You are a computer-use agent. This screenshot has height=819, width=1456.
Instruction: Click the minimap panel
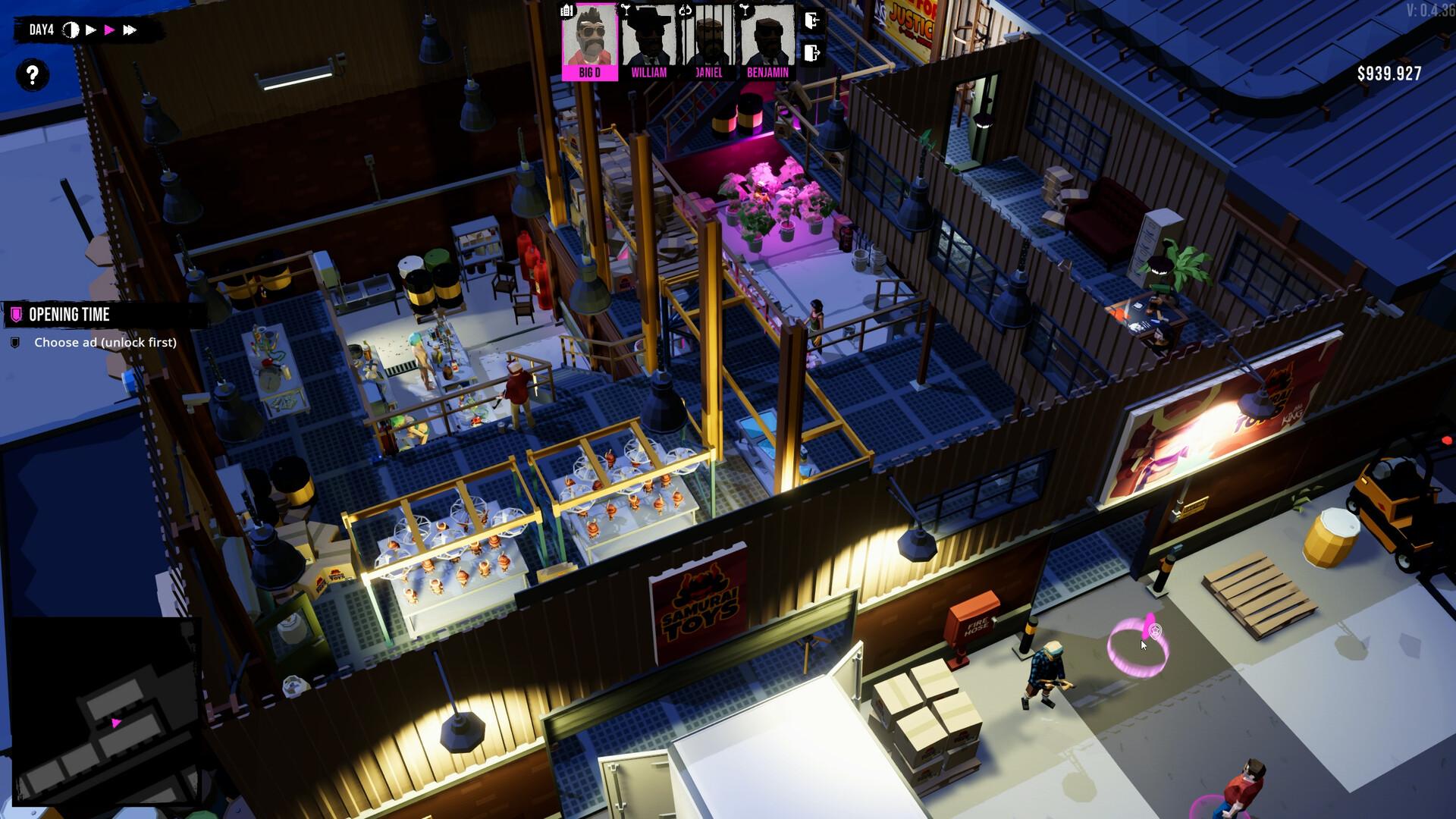click(105, 711)
